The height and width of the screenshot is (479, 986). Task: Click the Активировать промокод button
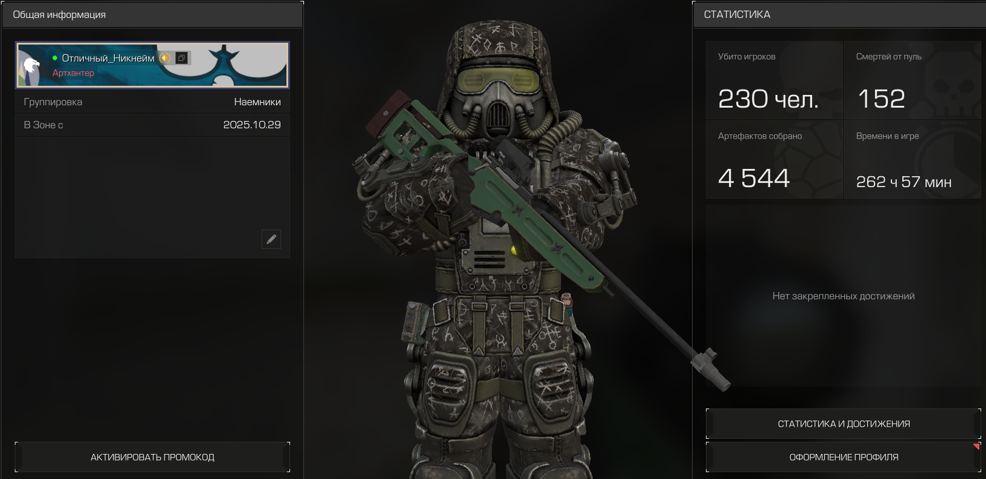point(152,457)
